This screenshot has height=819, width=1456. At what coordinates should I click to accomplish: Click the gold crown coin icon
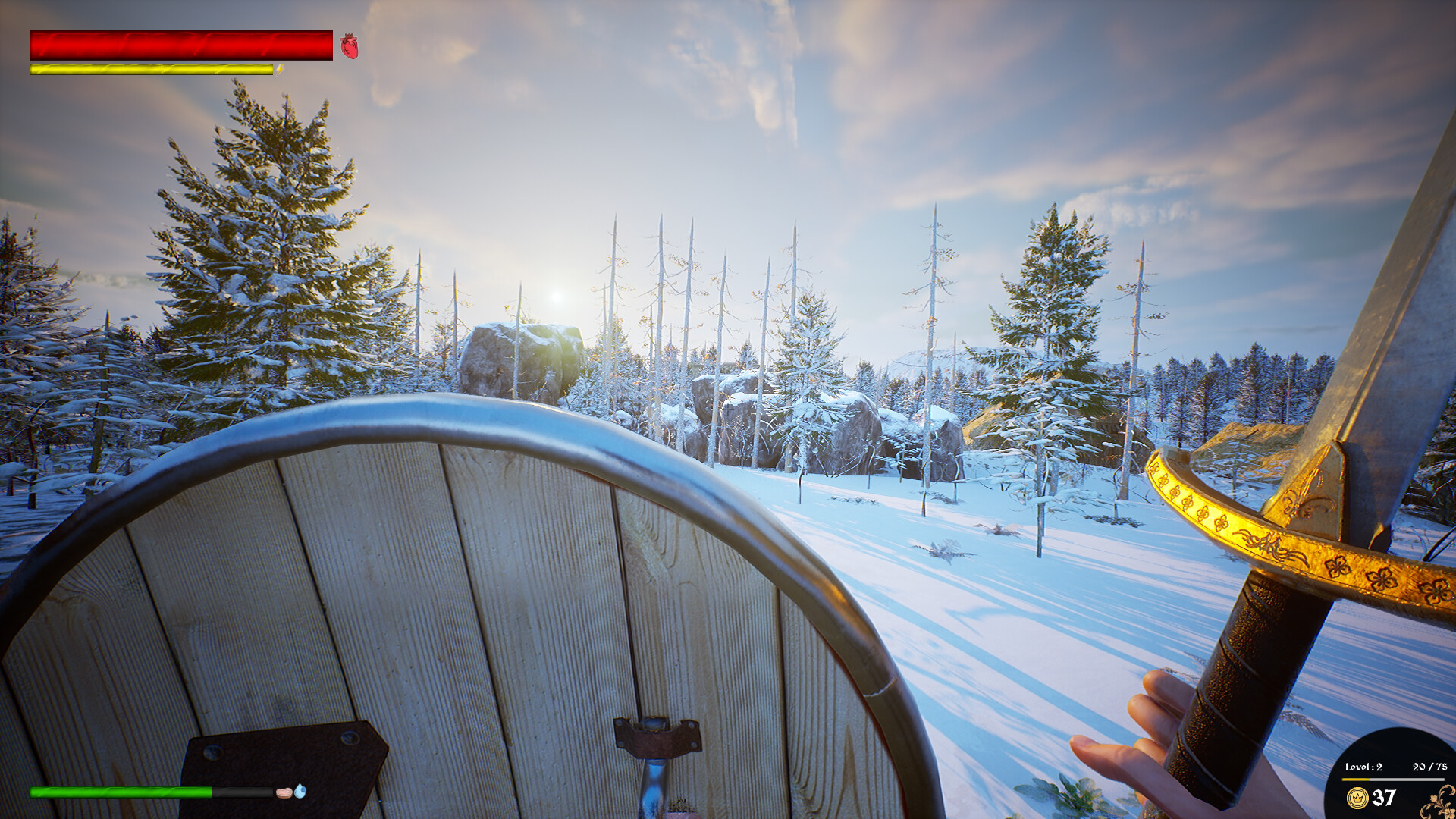1357,800
